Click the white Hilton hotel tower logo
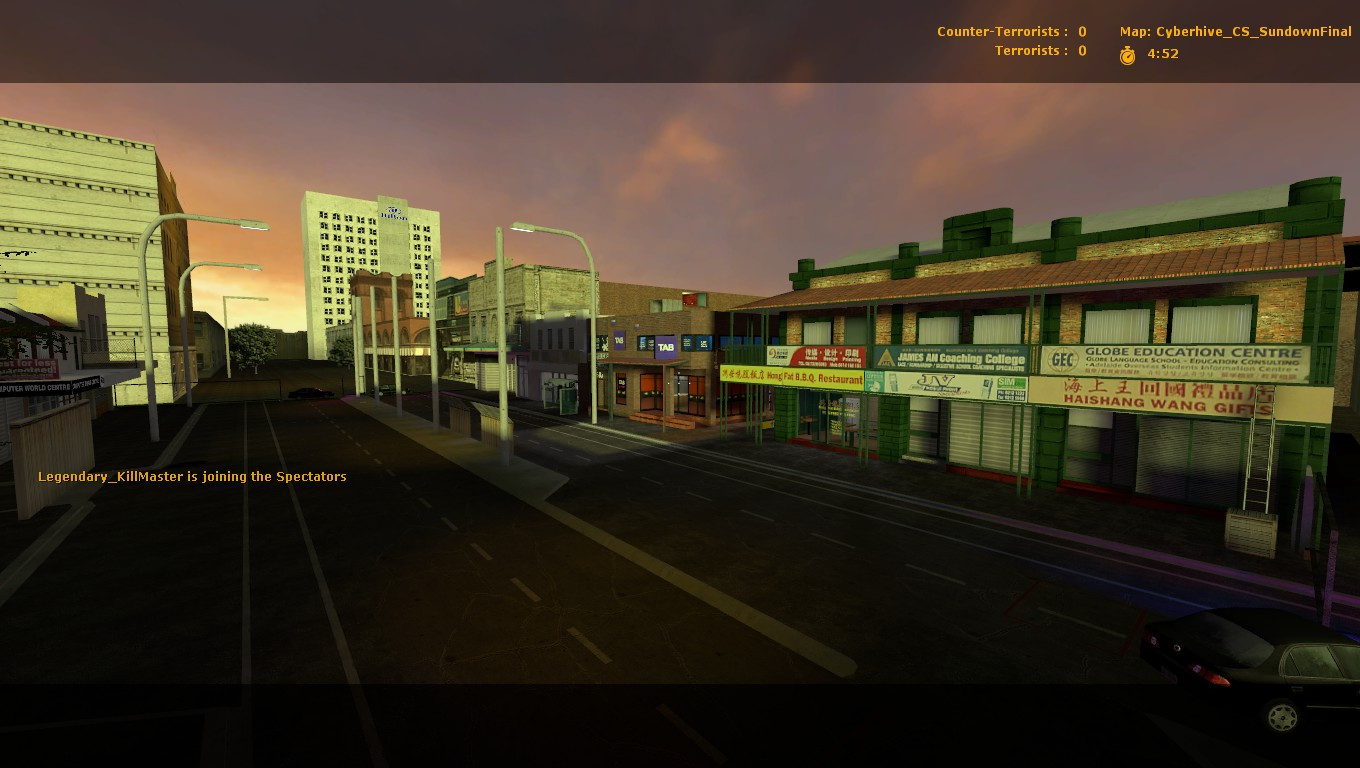The image size is (1360, 768). [392, 212]
